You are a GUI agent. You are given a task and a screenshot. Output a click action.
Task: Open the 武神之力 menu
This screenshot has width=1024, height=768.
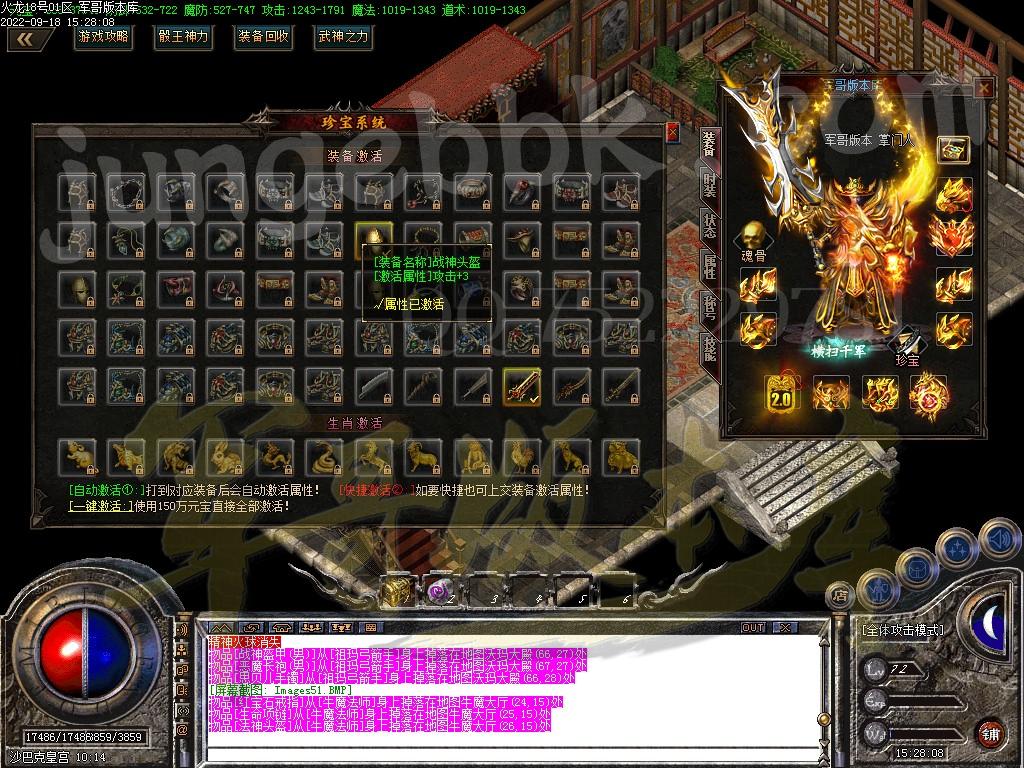click(343, 37)
